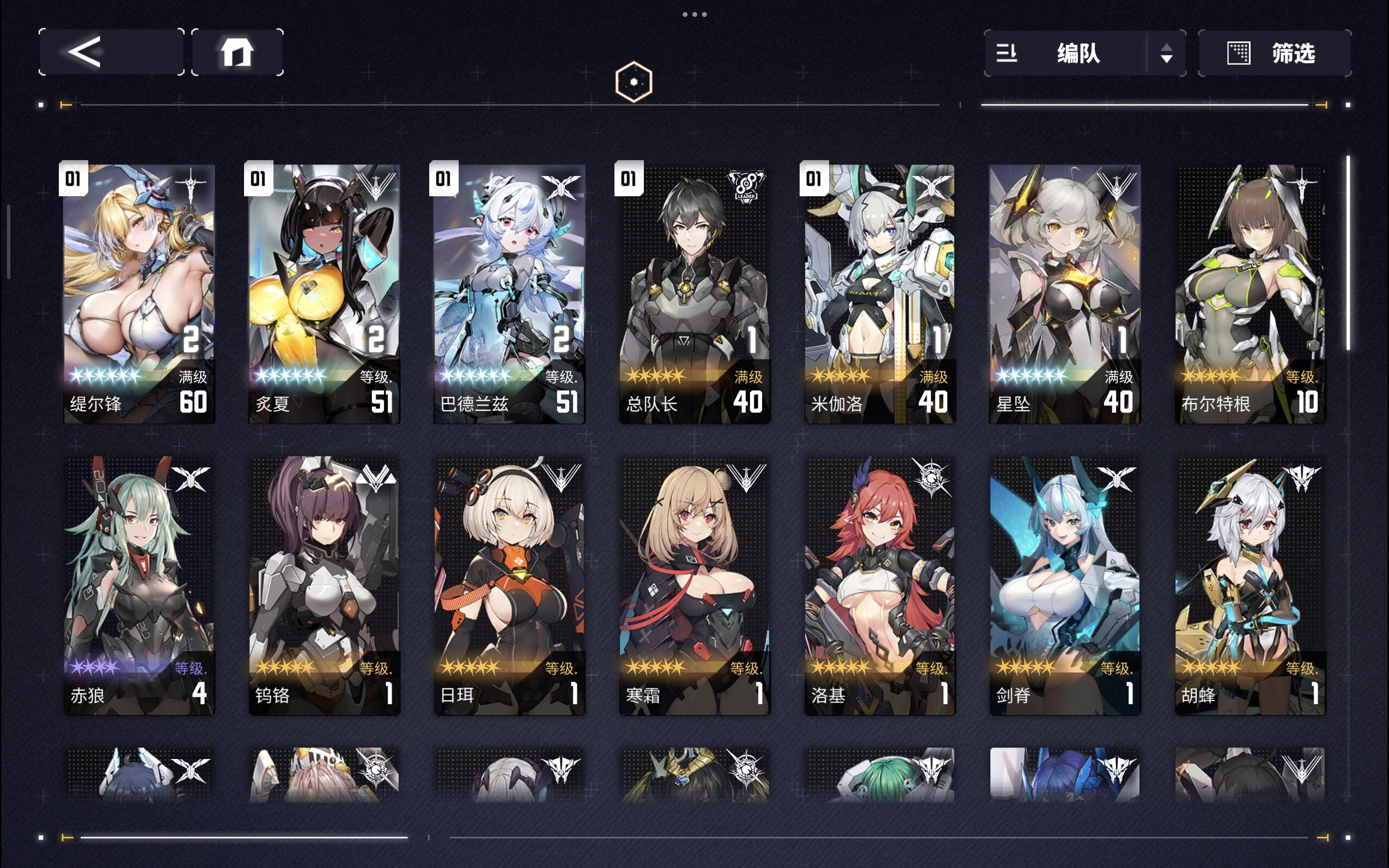Select 缇尔锋's character card

139,287
